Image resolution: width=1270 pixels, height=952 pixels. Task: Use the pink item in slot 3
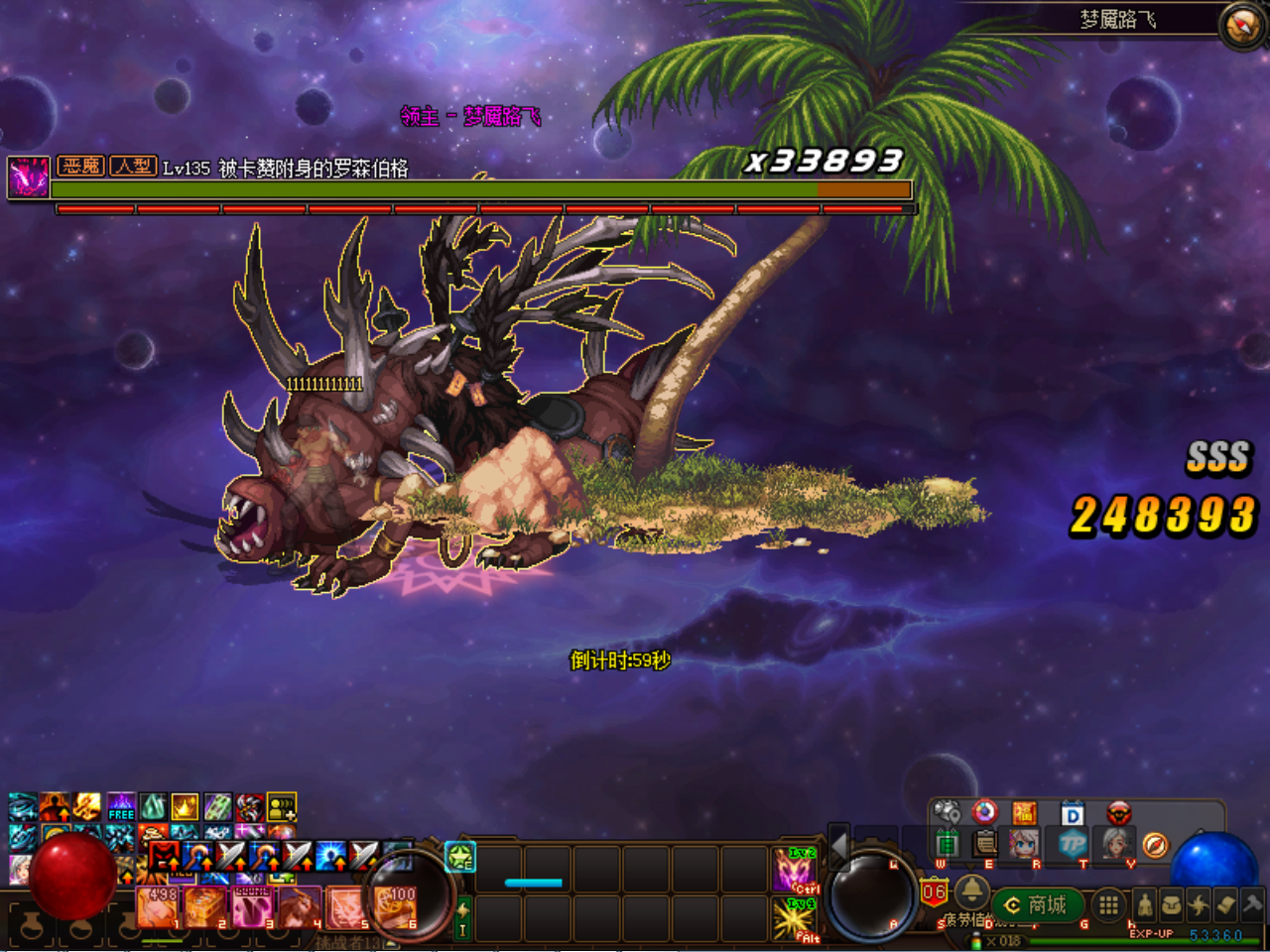click(x=253, y=906)
